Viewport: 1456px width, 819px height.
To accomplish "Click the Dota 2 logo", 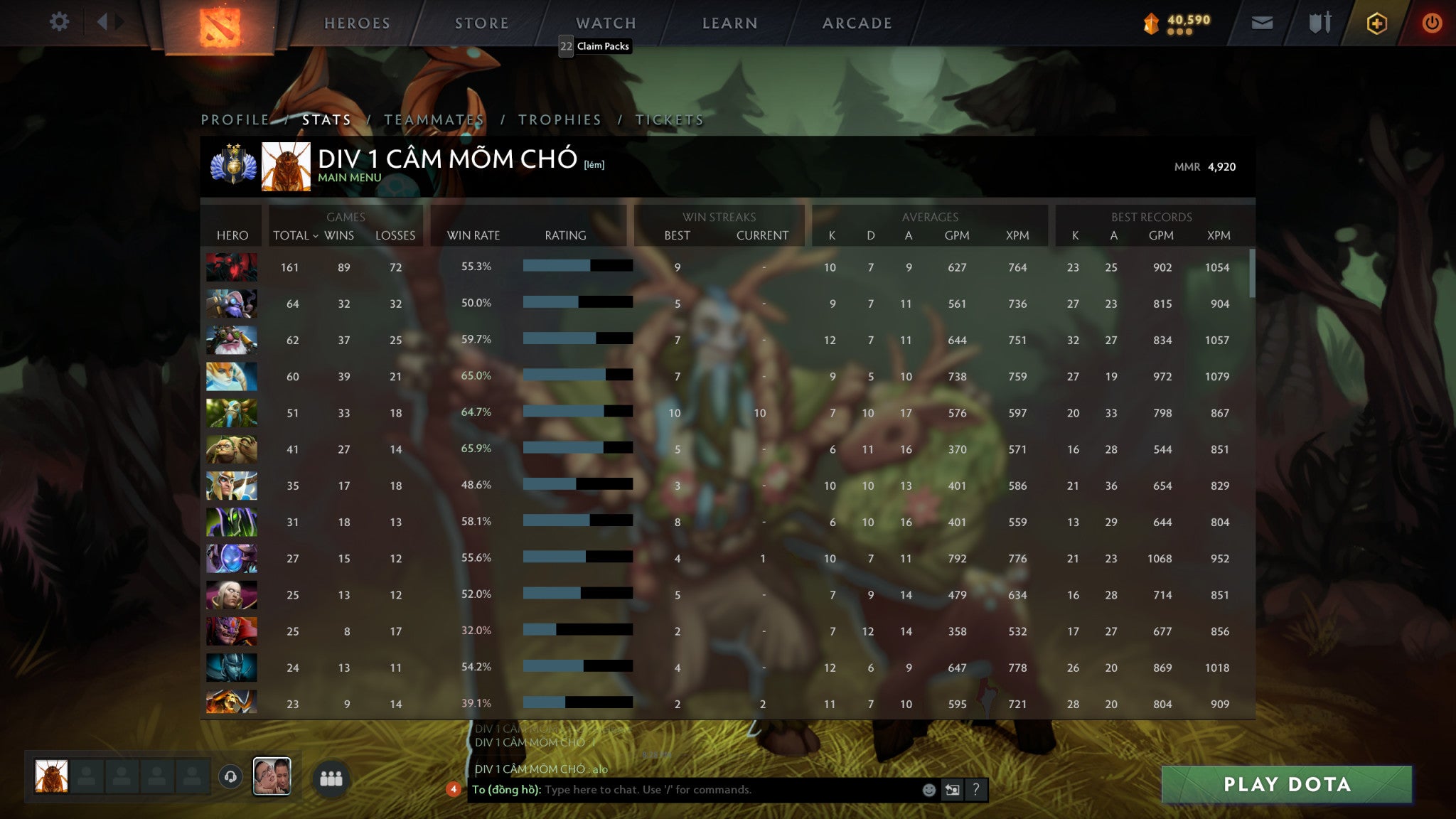I will [220, 22].
